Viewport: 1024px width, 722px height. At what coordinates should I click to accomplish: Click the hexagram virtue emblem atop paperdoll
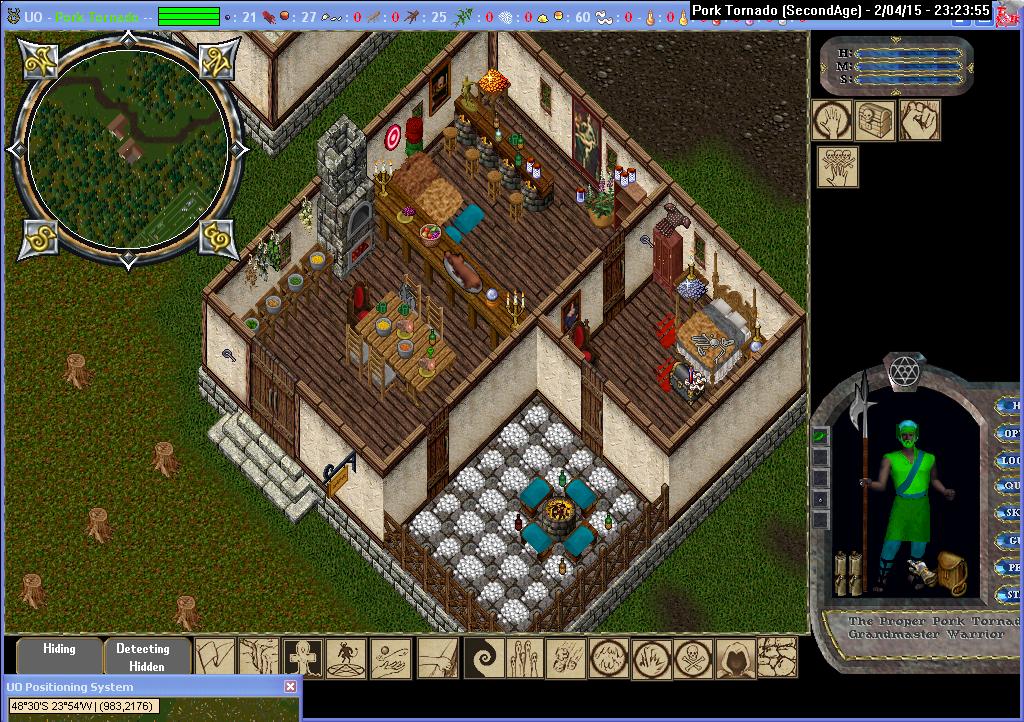coord(905,368)
